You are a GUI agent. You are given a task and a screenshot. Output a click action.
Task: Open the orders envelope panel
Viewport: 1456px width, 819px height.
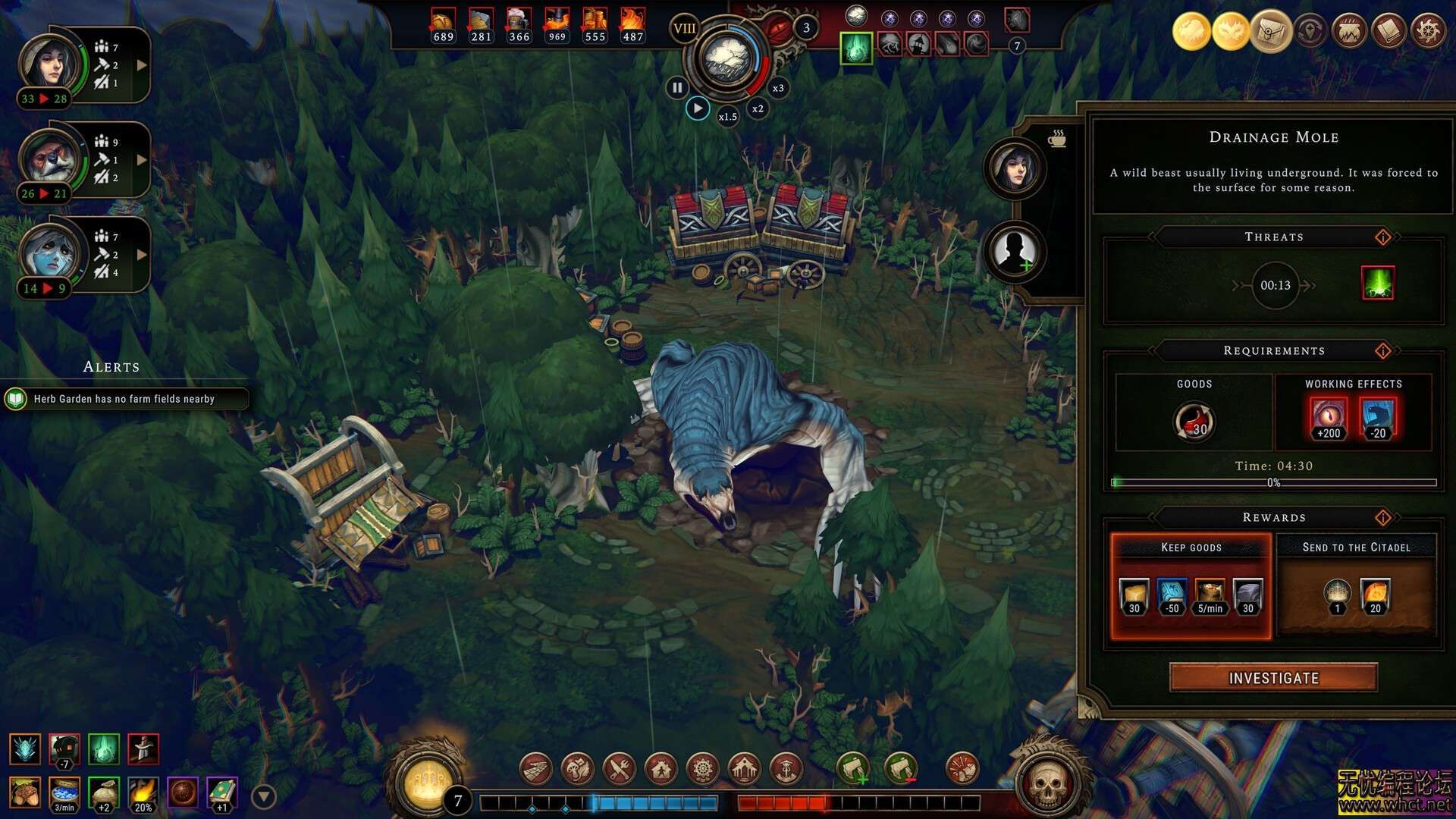tap(1270, 31)
